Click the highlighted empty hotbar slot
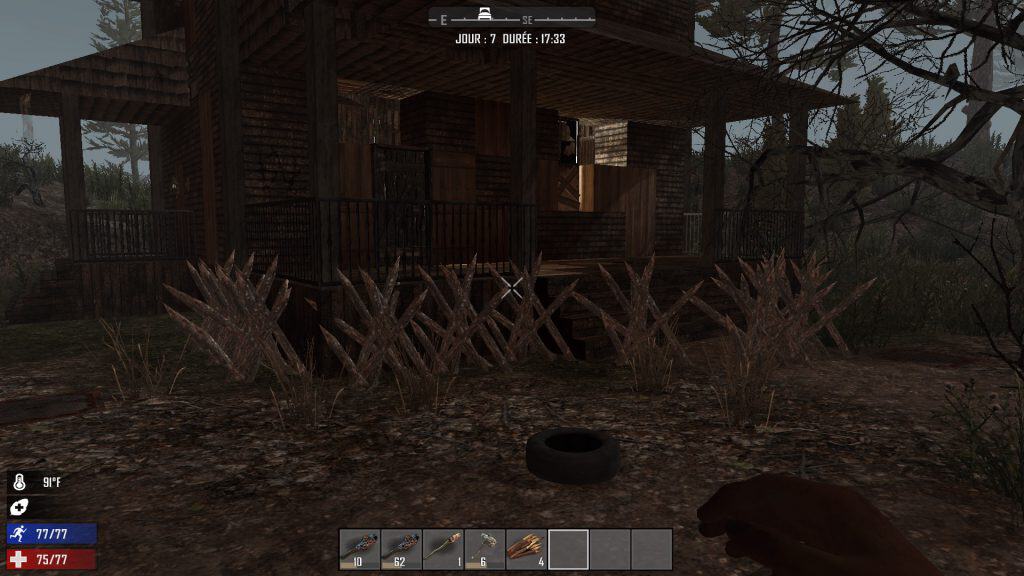 (568, 549)
